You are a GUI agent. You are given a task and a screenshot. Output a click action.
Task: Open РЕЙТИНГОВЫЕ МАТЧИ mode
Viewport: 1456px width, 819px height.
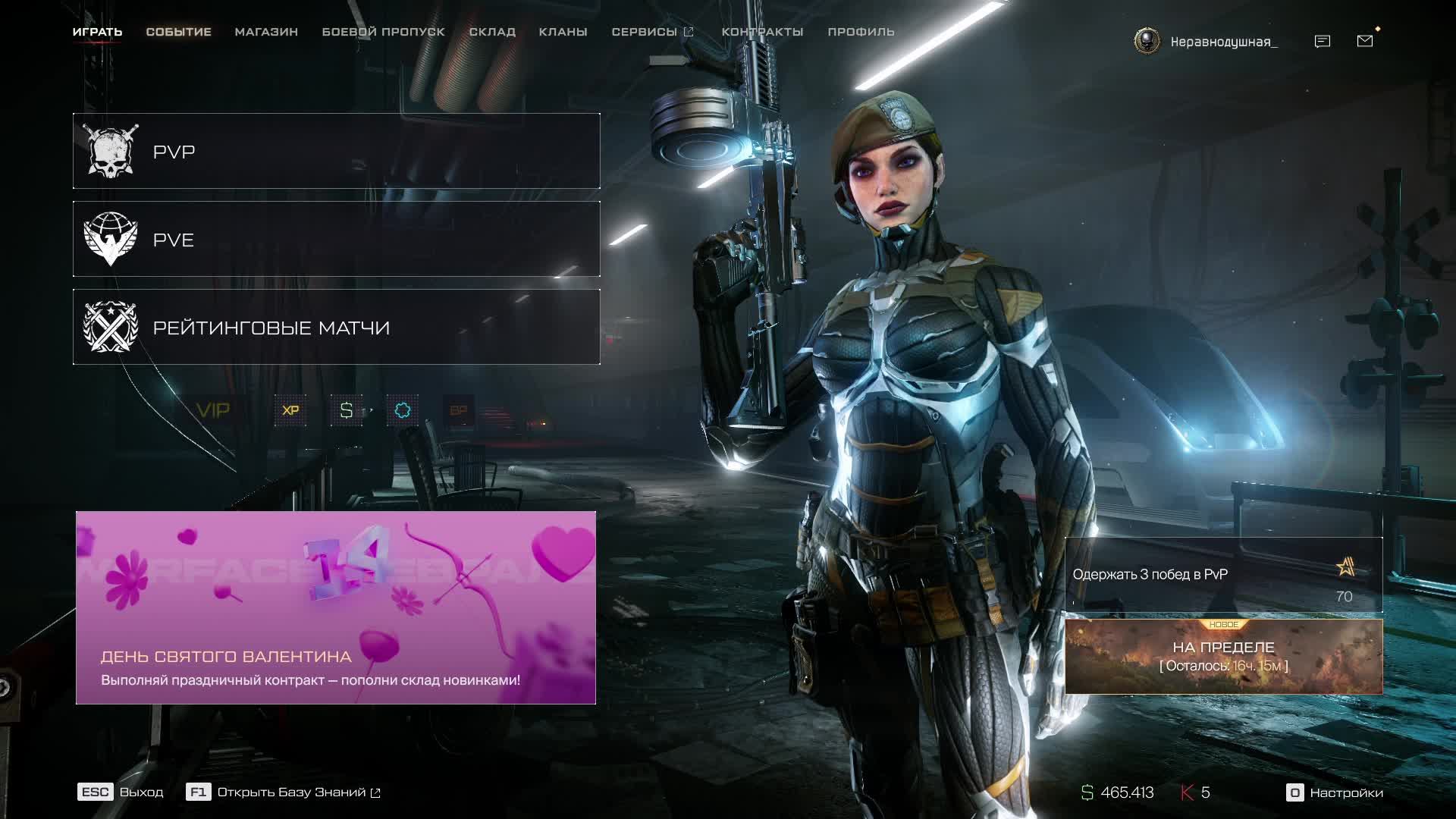(x=336, y=327)
